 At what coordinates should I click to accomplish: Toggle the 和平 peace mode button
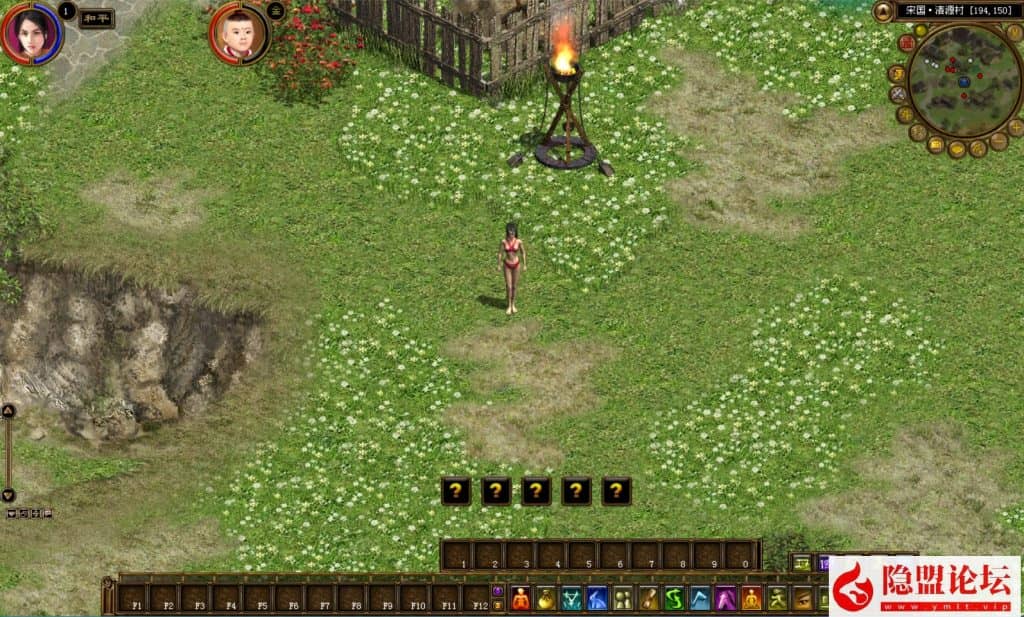coord(97,19)
